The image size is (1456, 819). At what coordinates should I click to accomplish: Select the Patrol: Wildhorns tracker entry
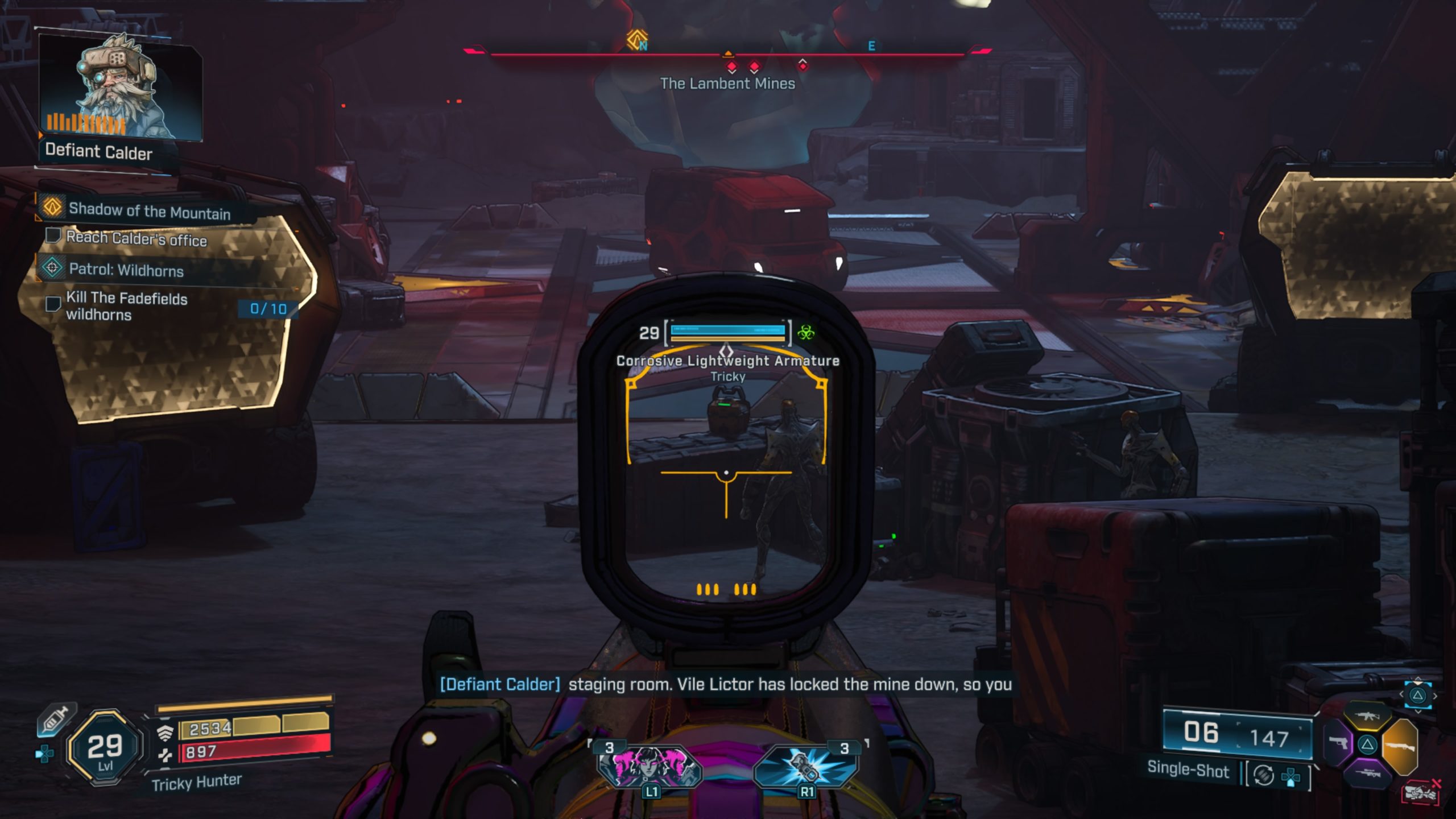tap(126, 270)
